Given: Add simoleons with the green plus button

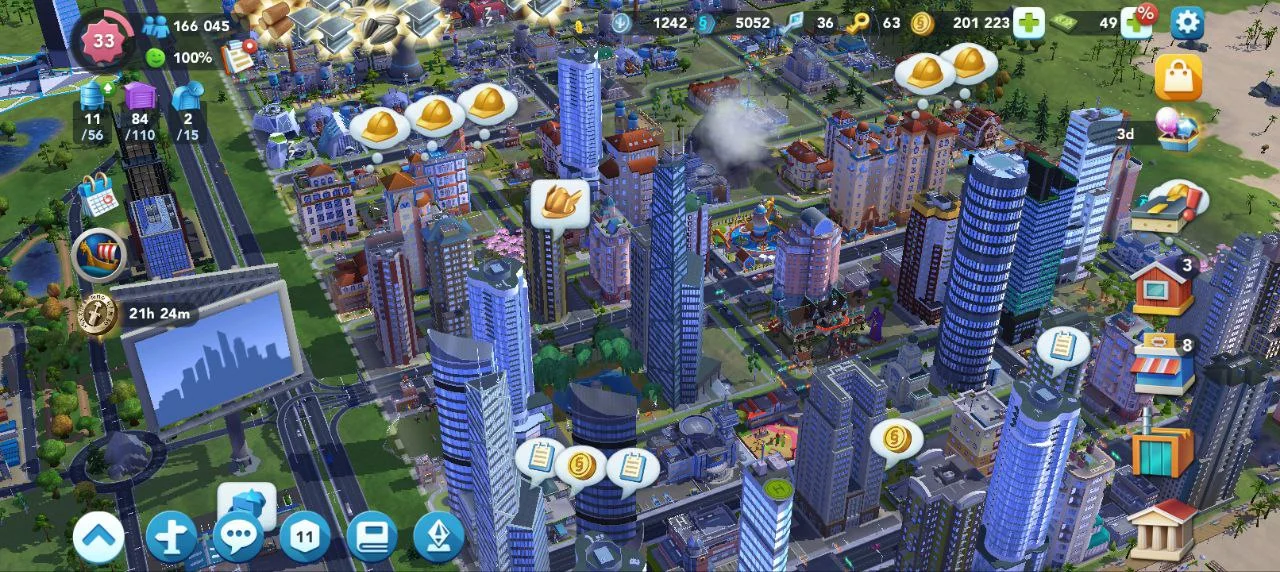Looking at the screenshot, I should pos(1028,22).
